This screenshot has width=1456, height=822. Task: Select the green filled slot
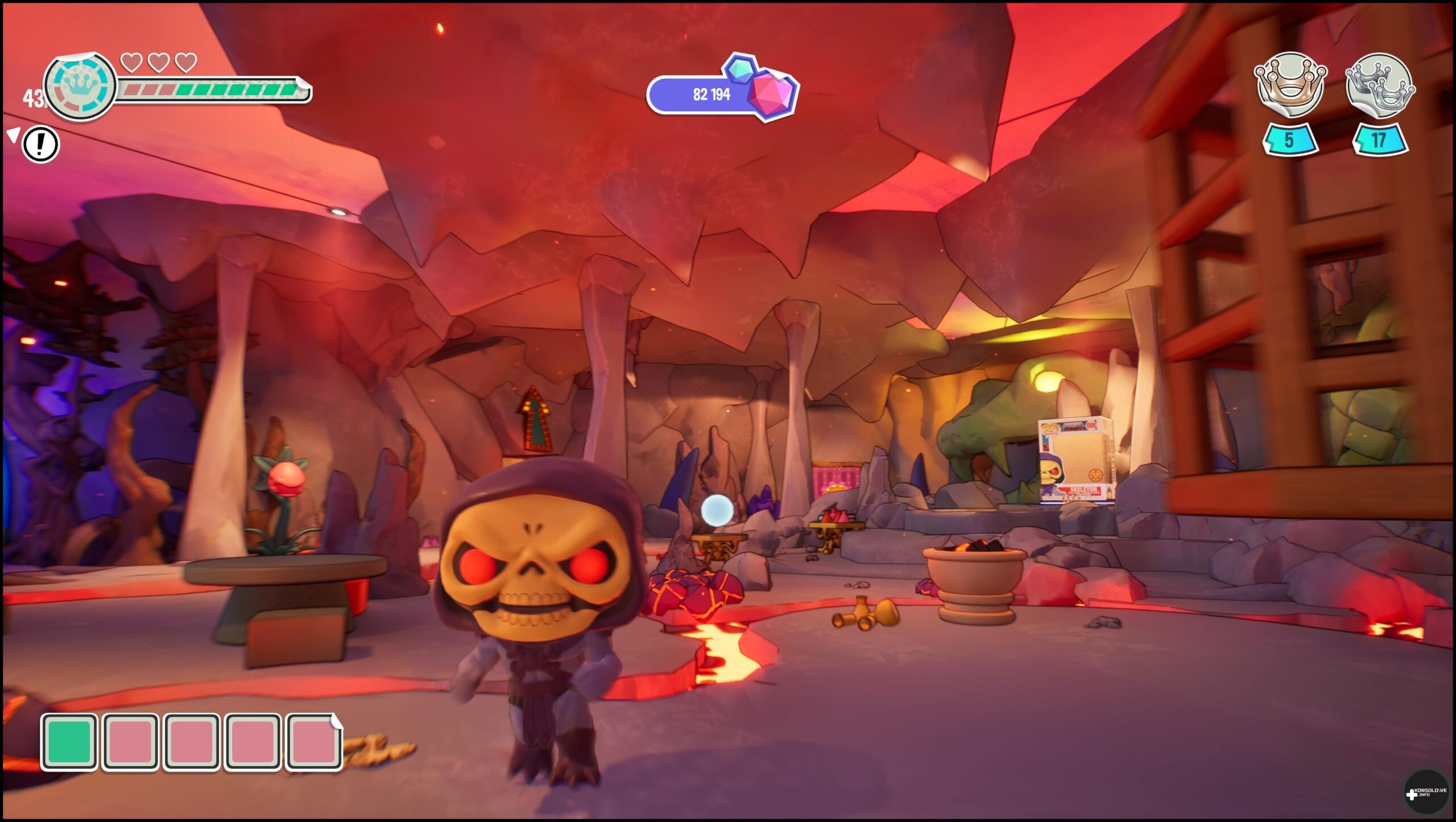[x=69, y=742]
